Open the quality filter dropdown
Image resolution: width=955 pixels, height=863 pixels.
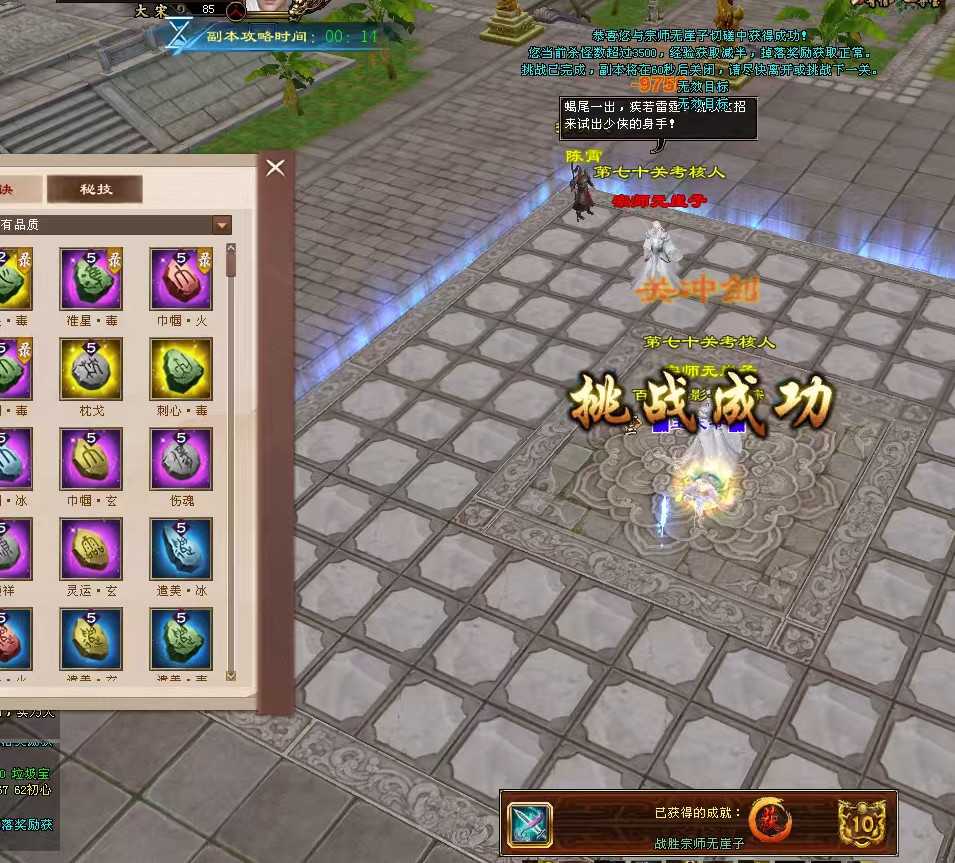(x=222, y=225)
